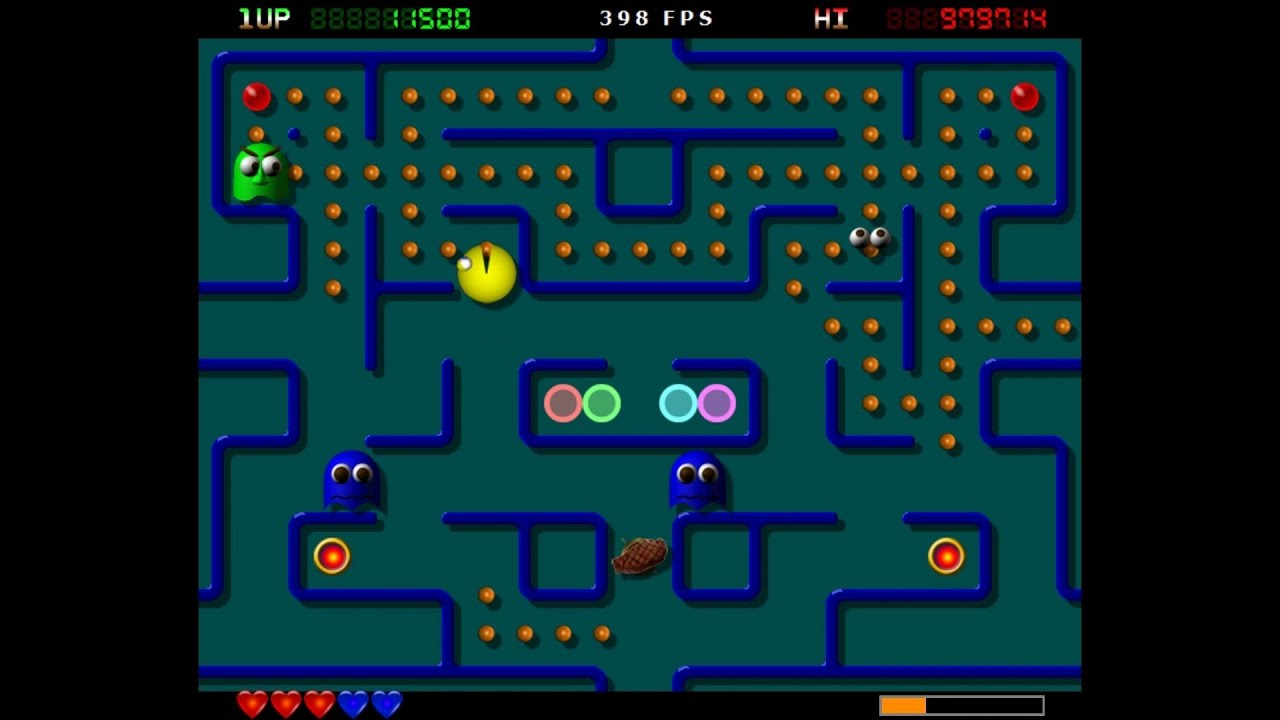Click the 1UP label
The height and width of the screenshot is (720, 1280).
coord(260,17)
